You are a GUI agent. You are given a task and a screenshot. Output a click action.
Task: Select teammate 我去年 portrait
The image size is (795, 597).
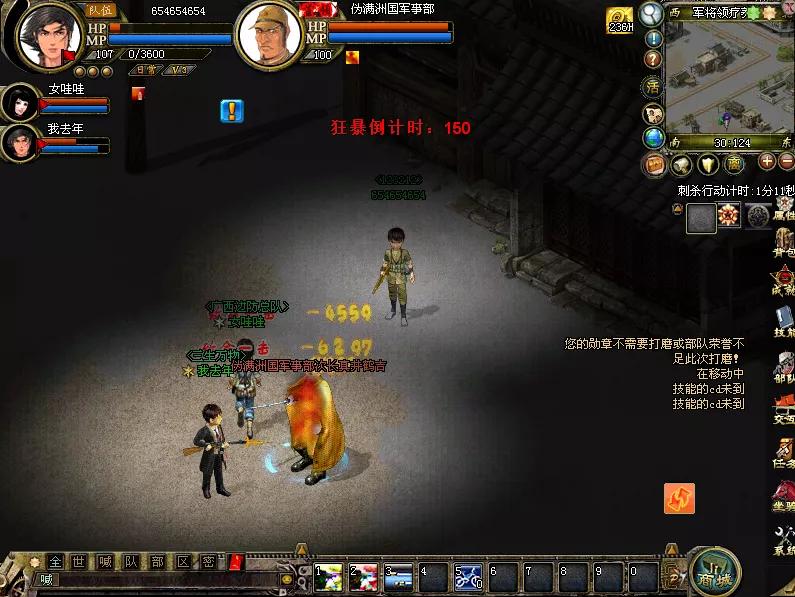point(19,142)
